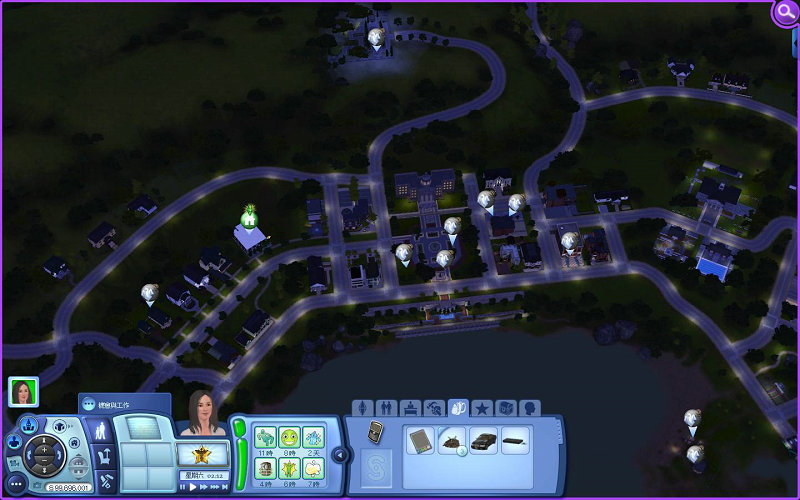The height and width of the screenshot is (500, 800).
Task: Click the play button for normal game speed
Action: click(x=194, y=487)
